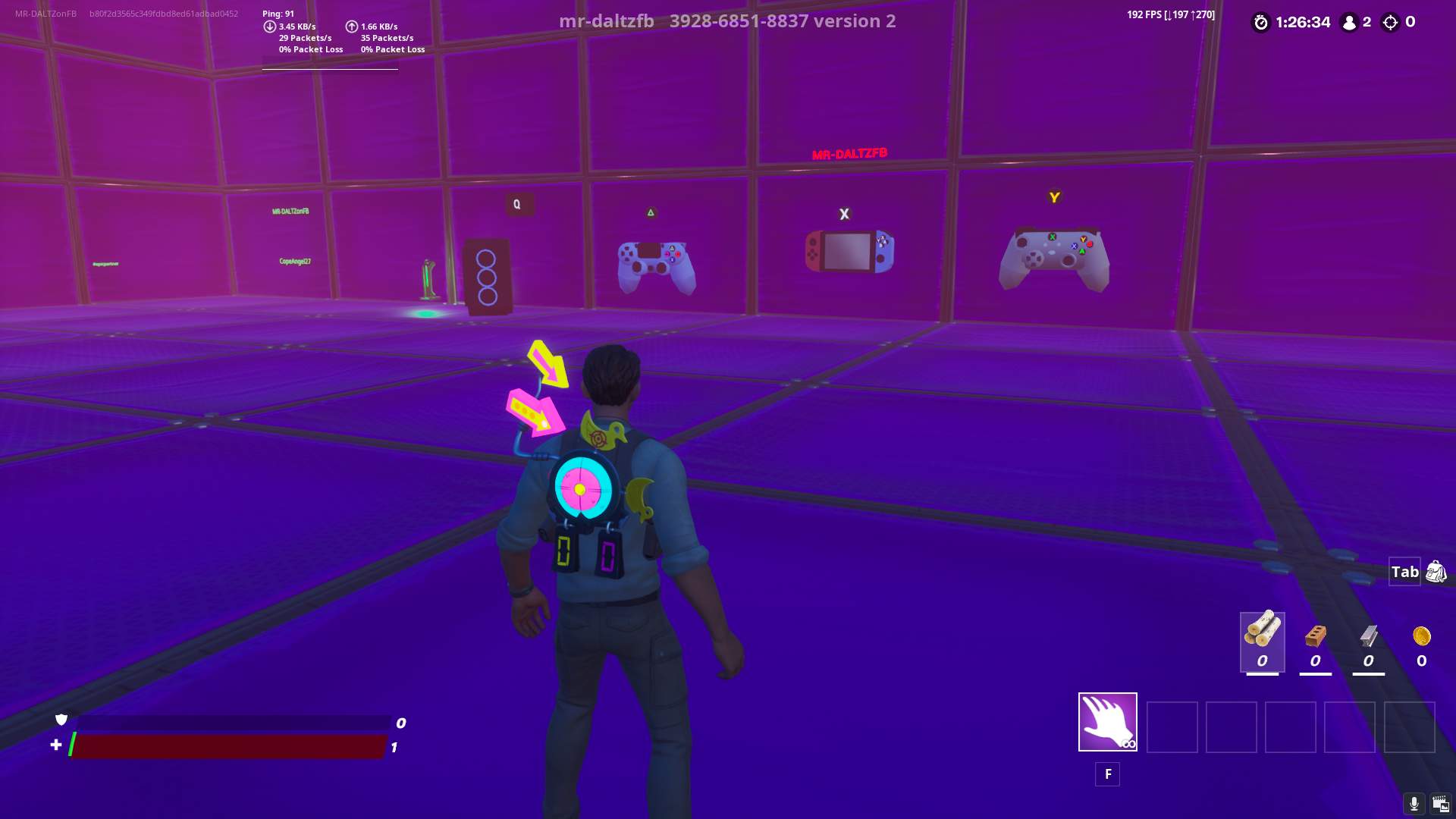Click the Q sign on the wall
1456x819 pixels.
[x=517, y=203]
